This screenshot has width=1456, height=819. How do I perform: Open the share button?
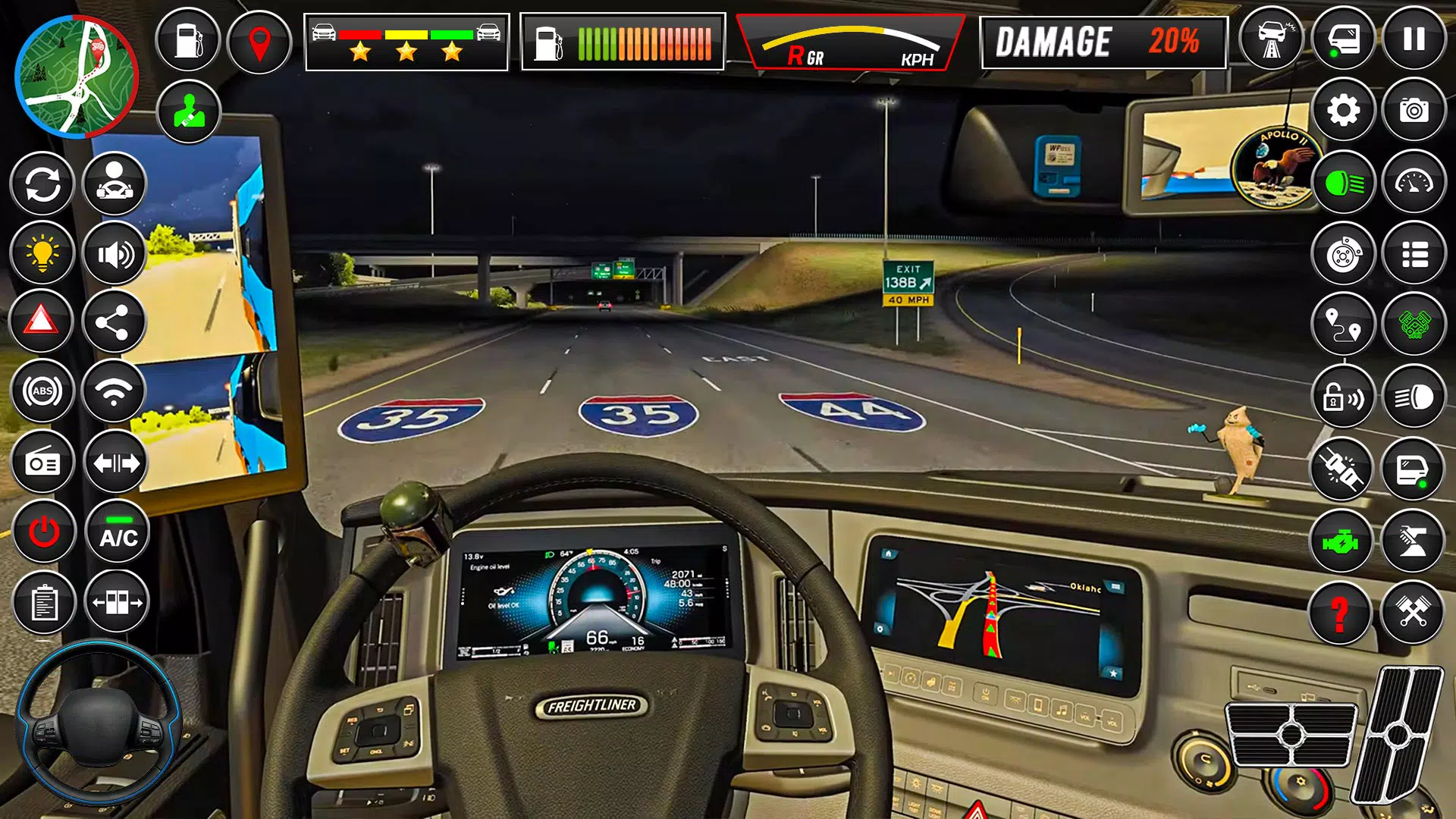point(114,323)
